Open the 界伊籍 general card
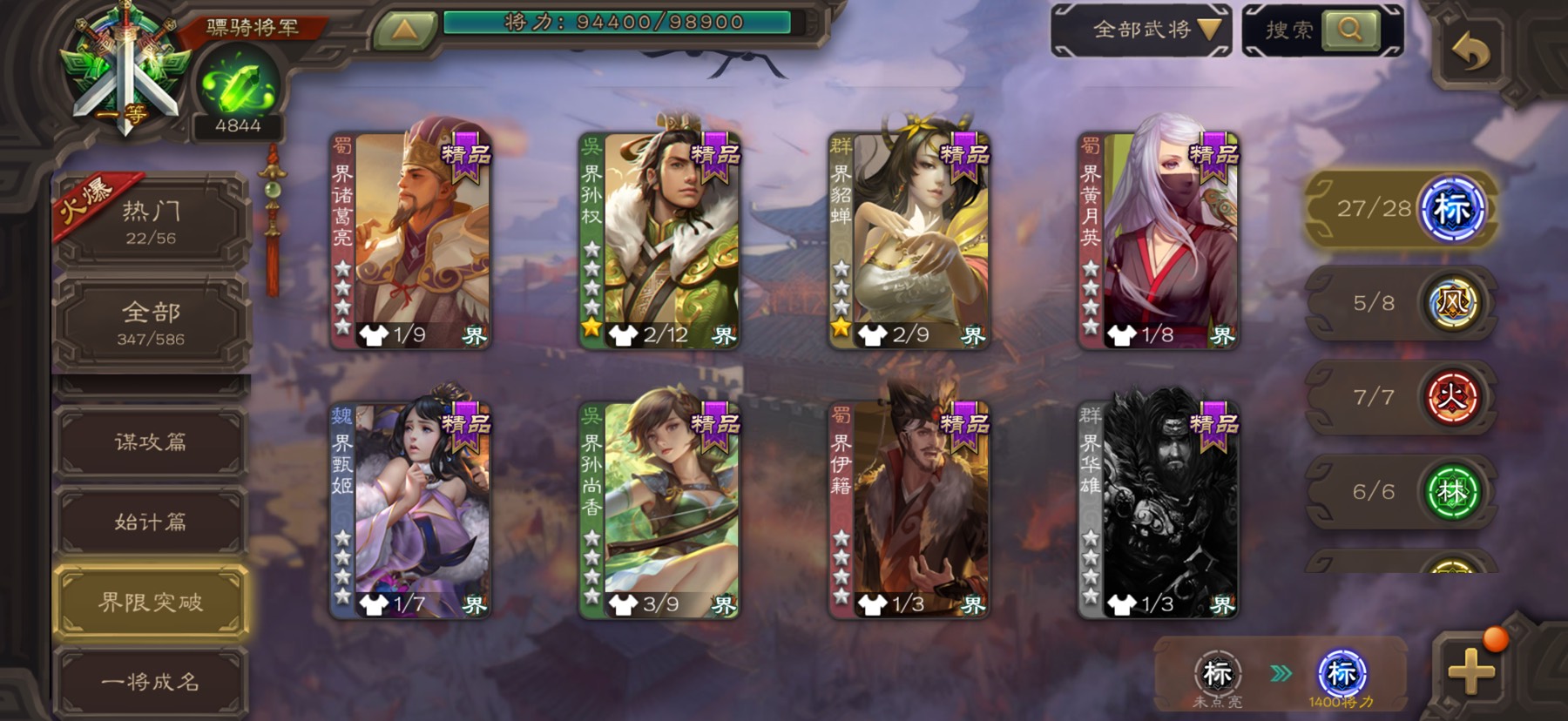1568x721 pixels. coord(909,511)
